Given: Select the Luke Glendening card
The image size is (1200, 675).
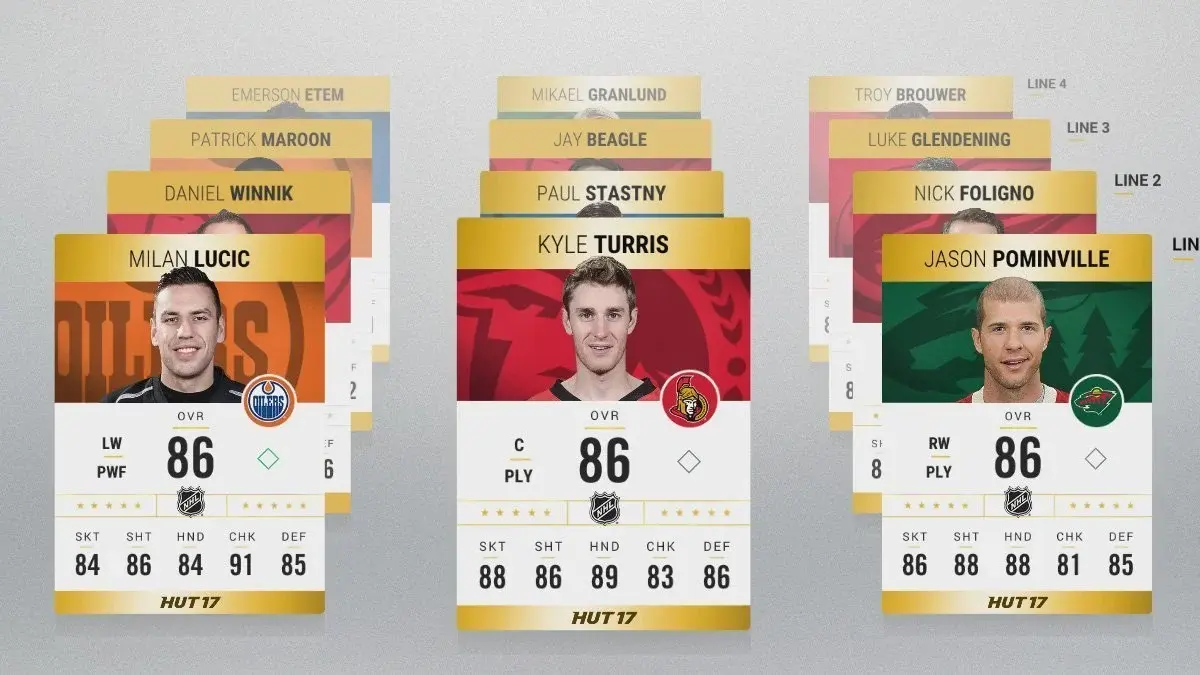Looking at the screenshot, I should (x=938, y=139).
